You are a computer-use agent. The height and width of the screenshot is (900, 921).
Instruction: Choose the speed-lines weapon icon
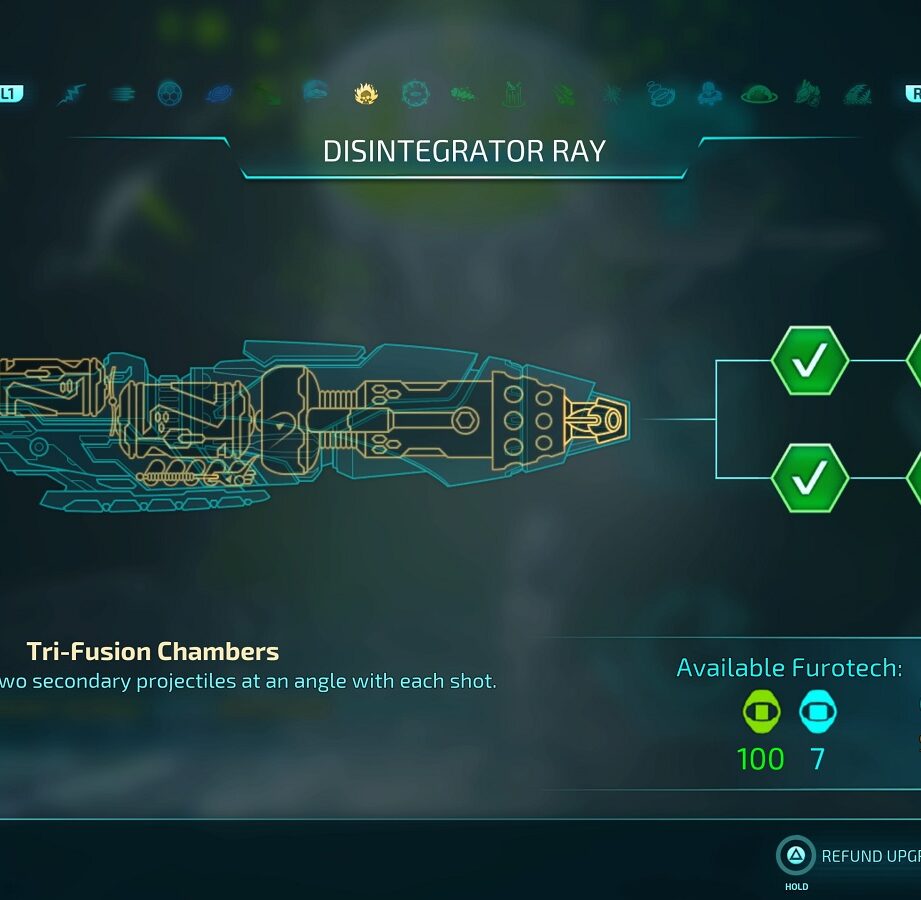[123, 94]
